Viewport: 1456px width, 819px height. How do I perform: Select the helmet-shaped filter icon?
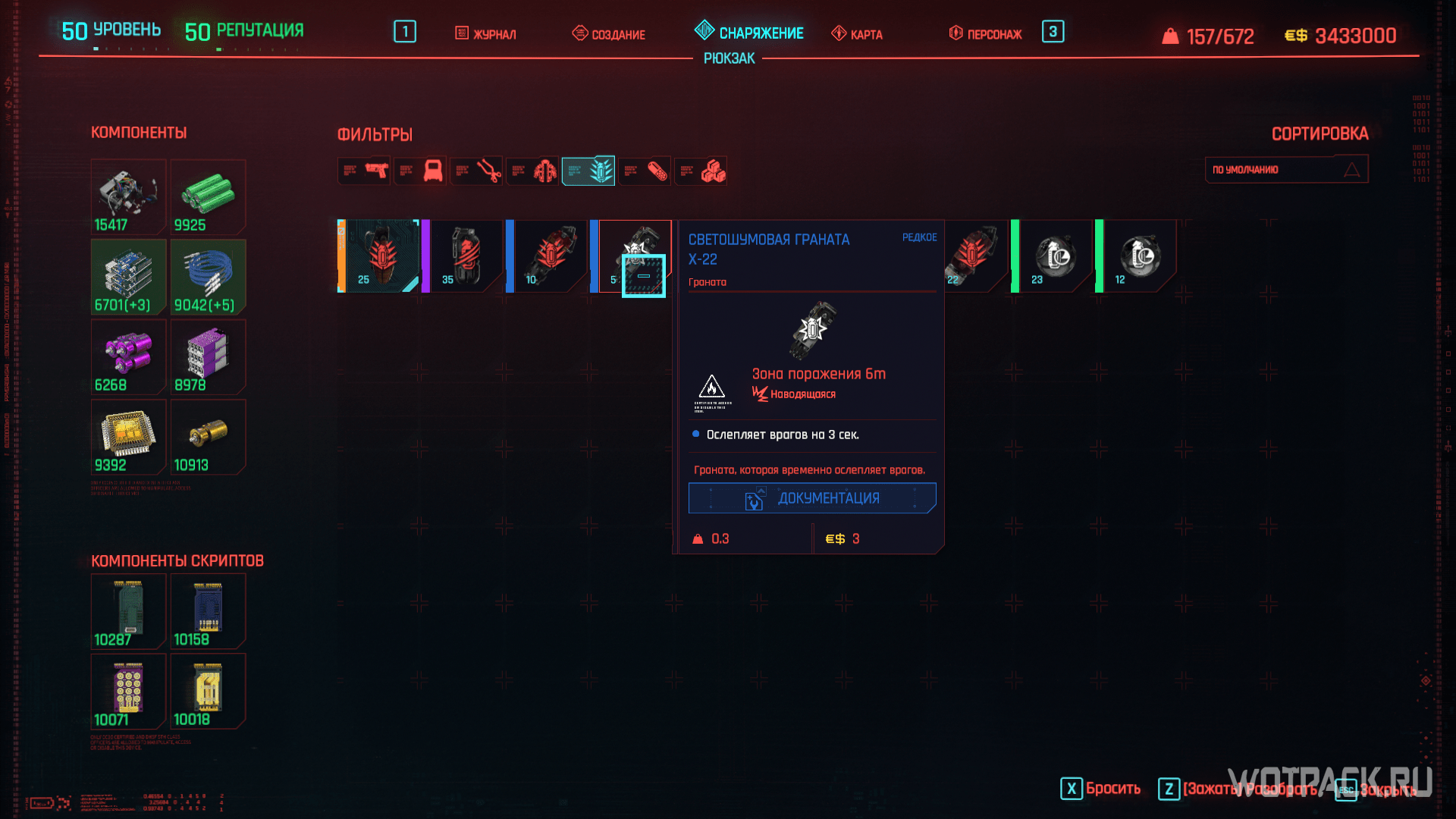point(420,171)
